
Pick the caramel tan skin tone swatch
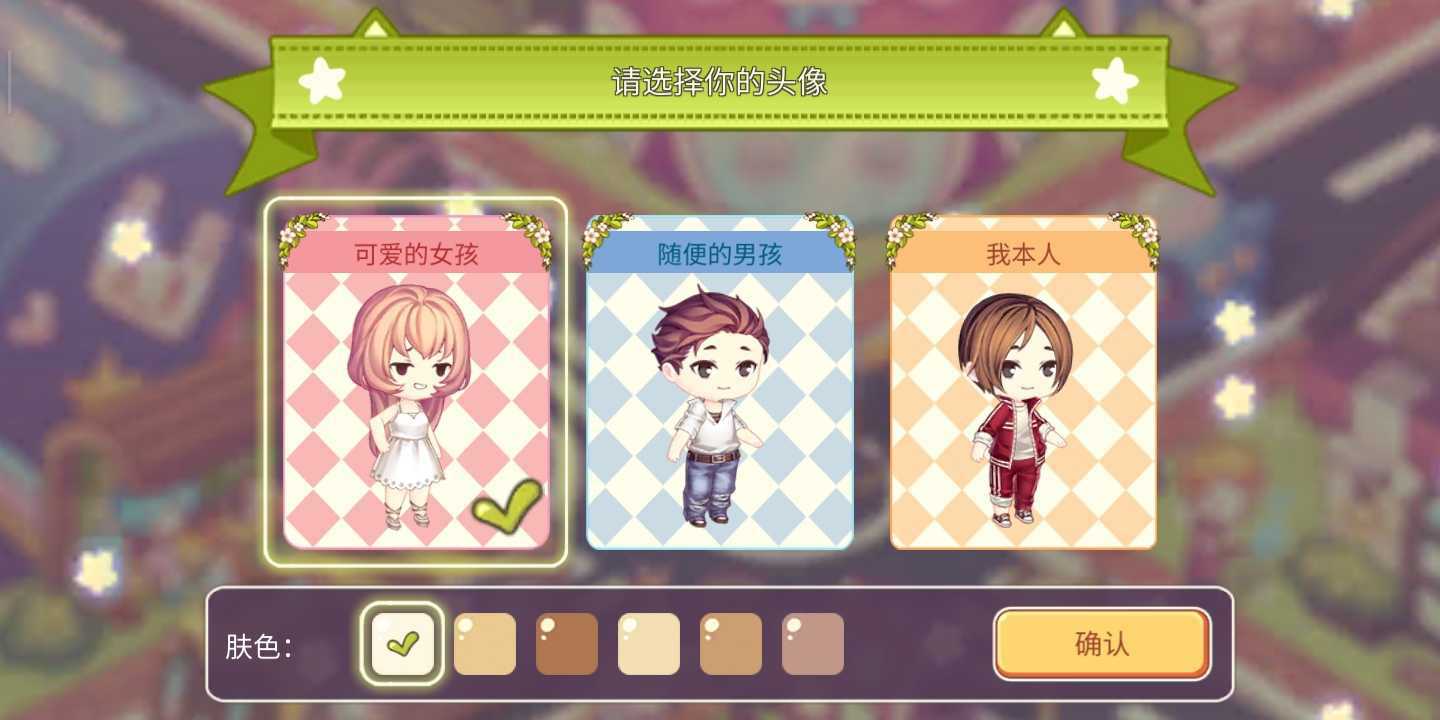(x=730, y=644)
